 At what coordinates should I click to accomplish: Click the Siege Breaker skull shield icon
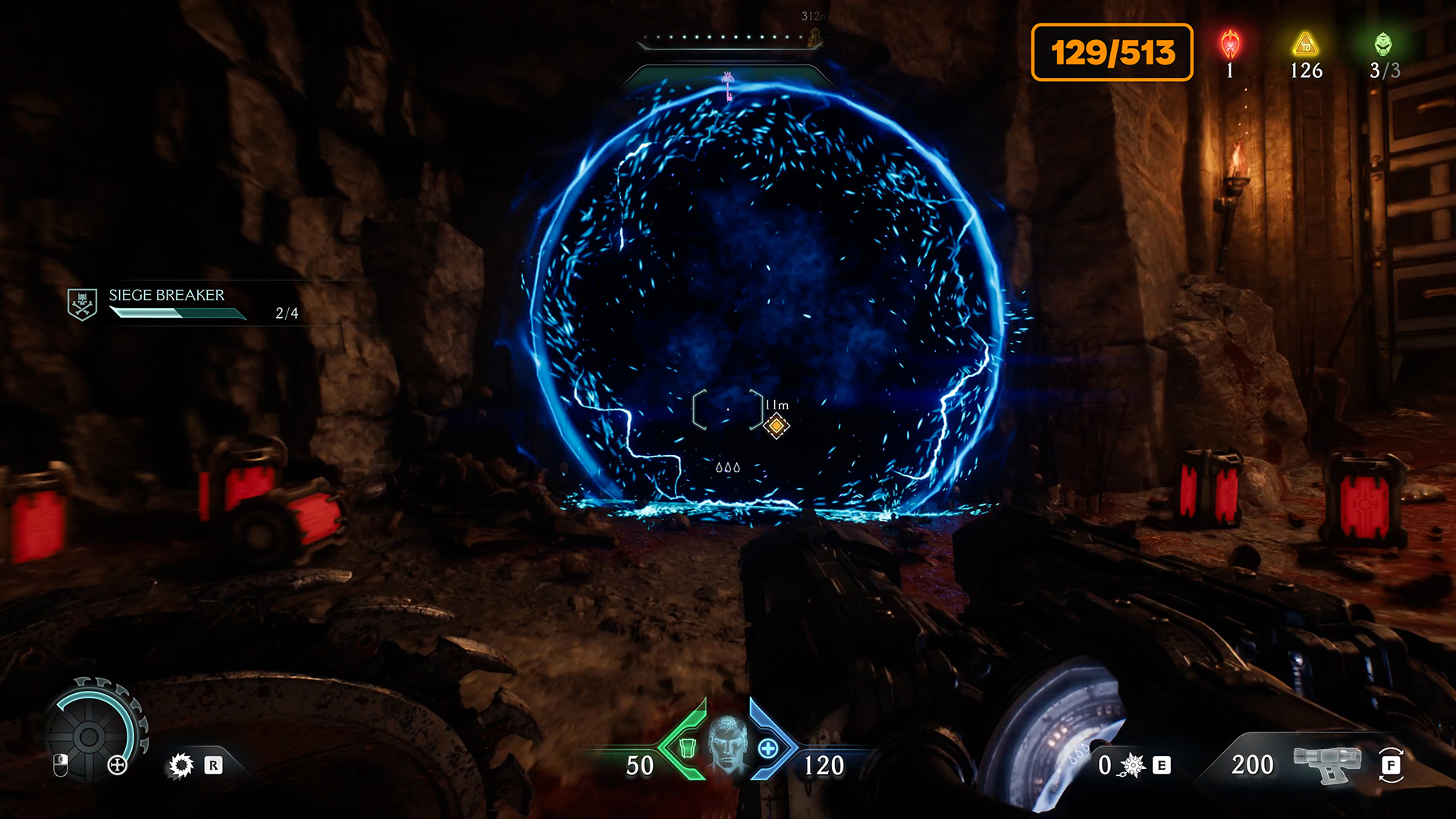[82, 304]
